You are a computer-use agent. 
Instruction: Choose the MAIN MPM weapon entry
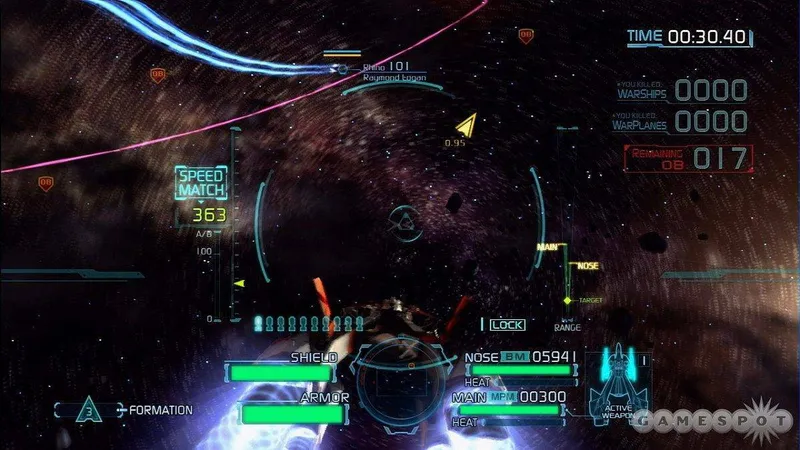point(520,397)
